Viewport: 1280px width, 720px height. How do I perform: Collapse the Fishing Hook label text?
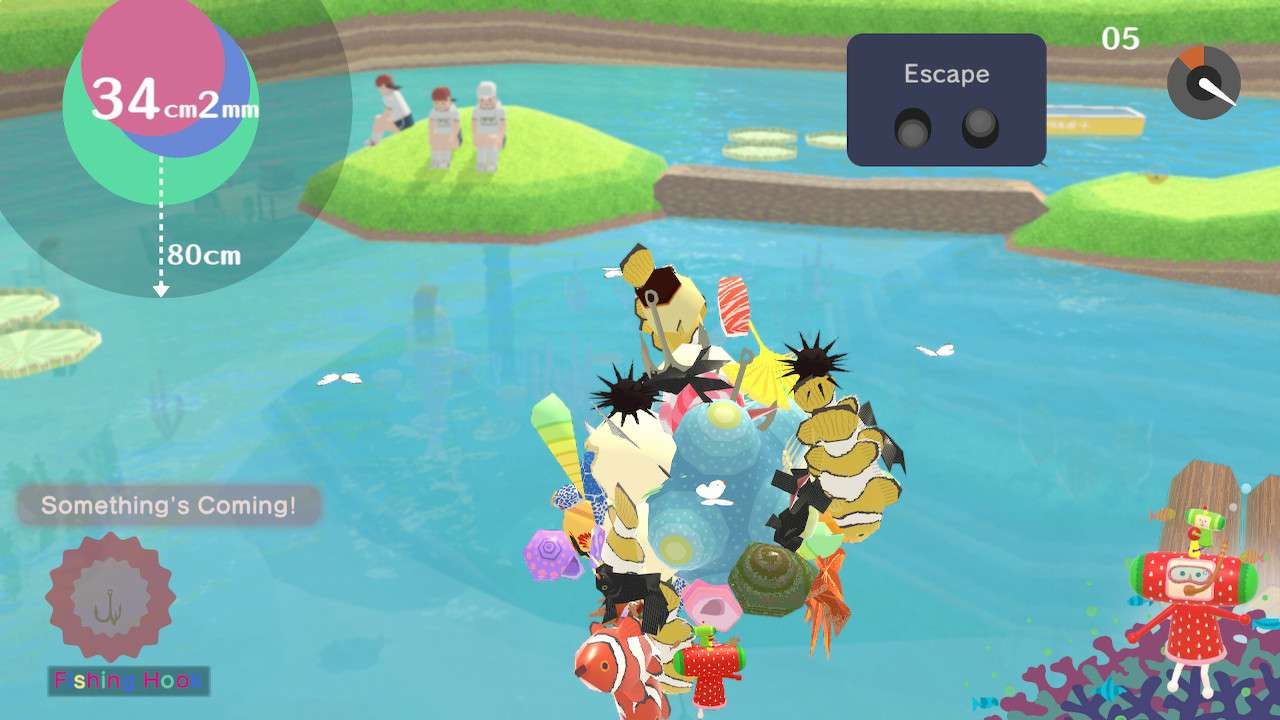pyautogui.click(x=127, y=678)
